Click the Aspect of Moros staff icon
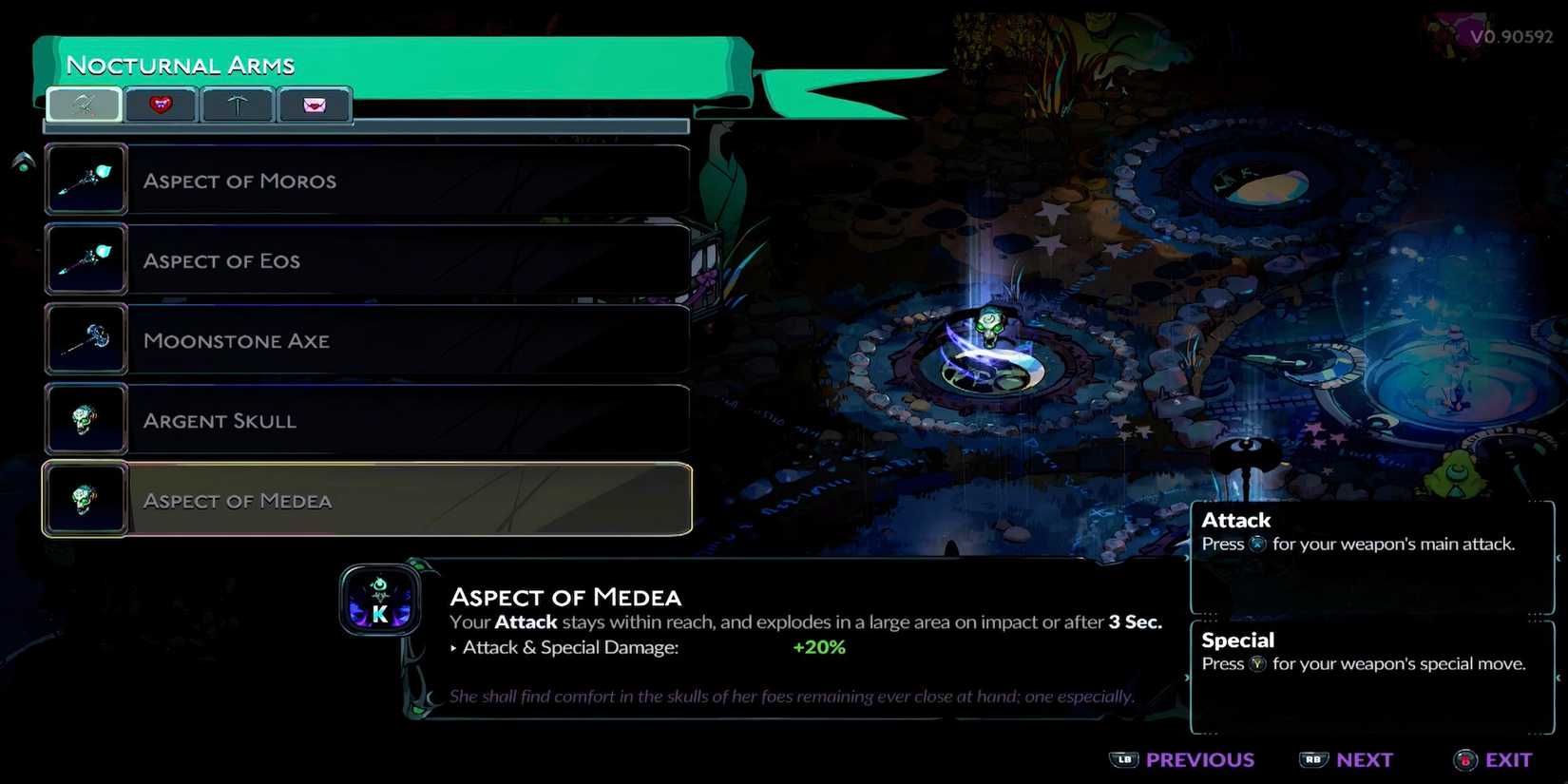 click(86, 178)
